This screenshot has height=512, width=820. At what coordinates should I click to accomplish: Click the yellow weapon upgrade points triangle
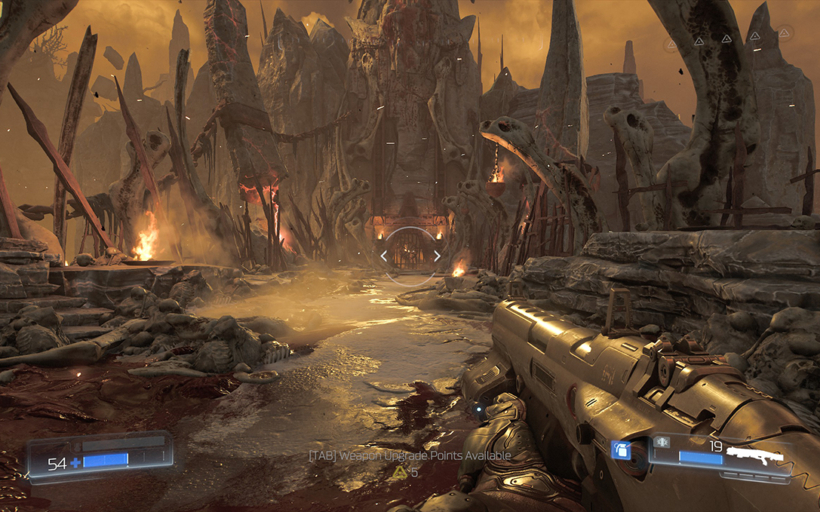(x=400, y=472)
